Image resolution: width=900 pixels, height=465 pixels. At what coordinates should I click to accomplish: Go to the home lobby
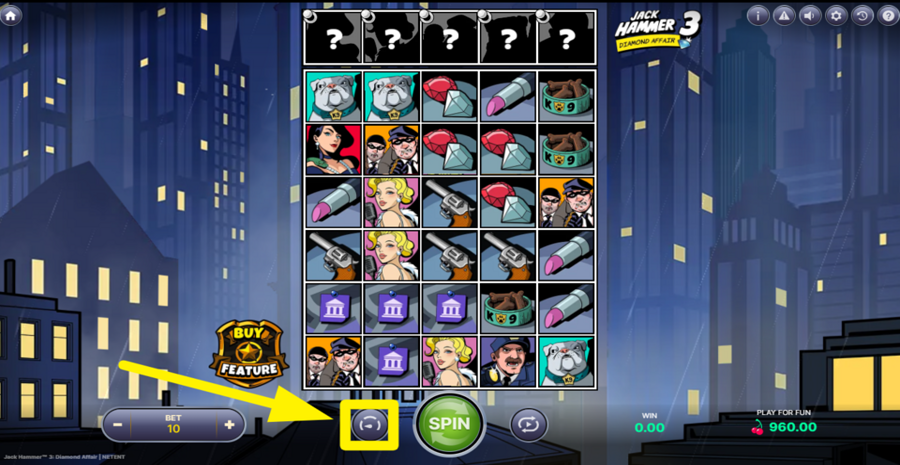(x=12, y=16)
